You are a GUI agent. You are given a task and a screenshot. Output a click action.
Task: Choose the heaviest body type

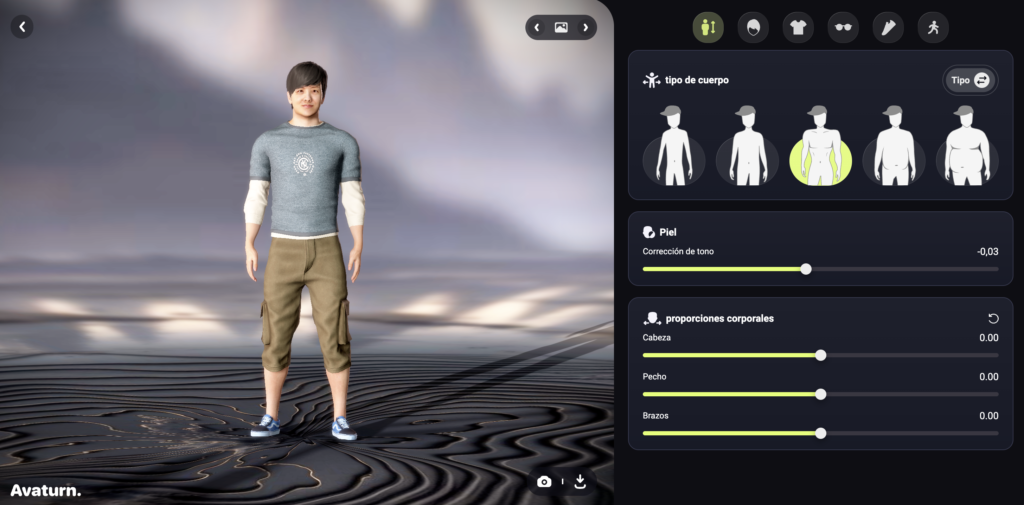(967, 147)
